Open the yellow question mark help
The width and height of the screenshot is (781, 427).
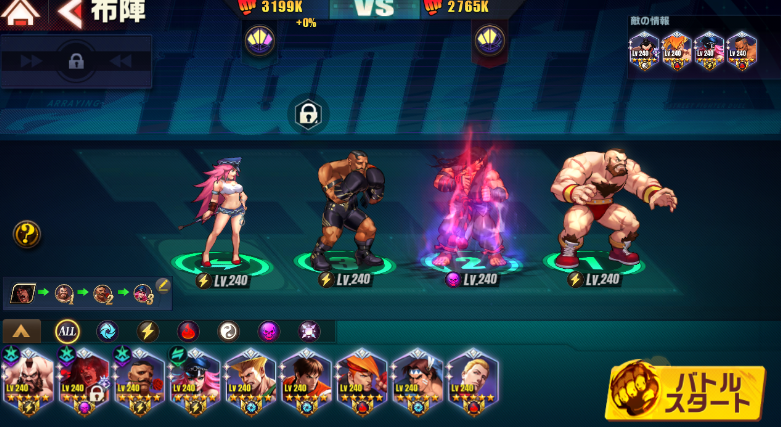tap(27, 235)
